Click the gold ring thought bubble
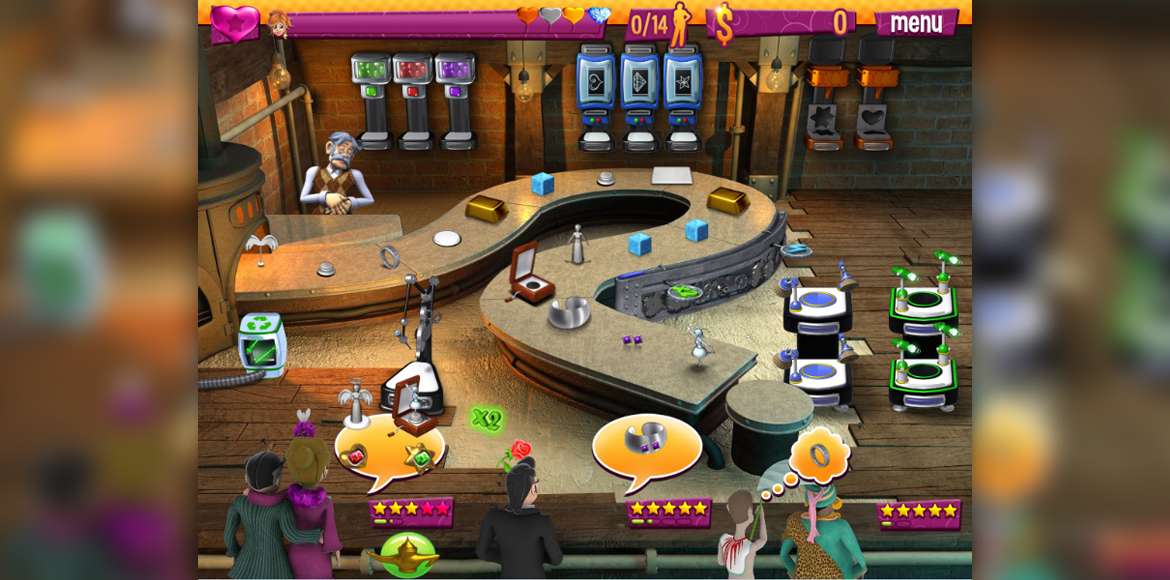The width and height of the screenshot is (1170, 580). point(819,455)
